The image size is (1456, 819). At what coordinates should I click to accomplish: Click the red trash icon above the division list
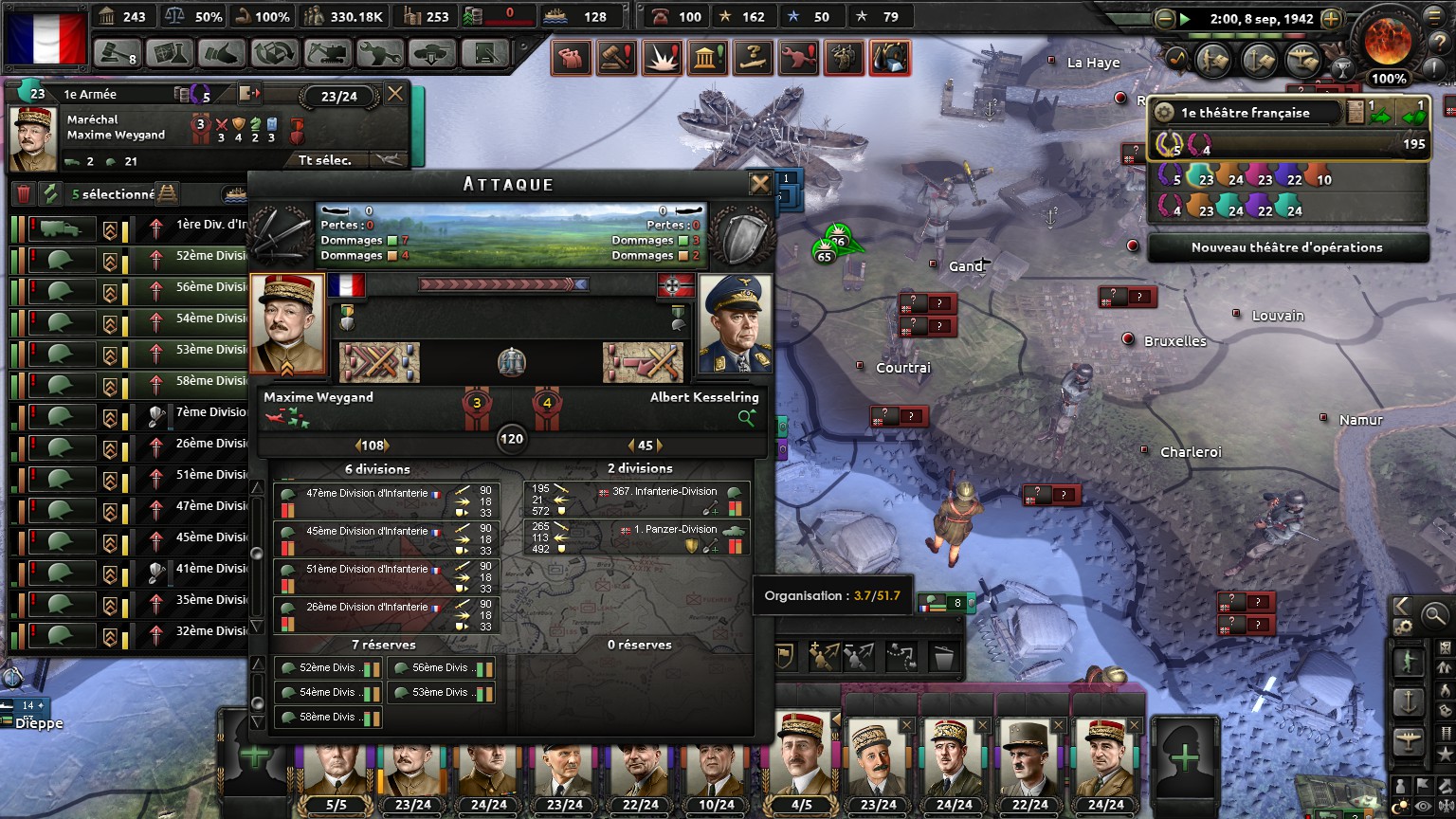[24, 194]
